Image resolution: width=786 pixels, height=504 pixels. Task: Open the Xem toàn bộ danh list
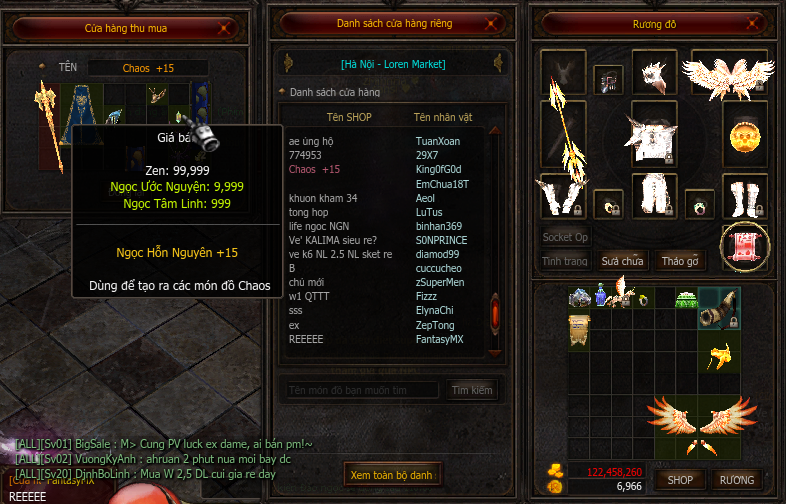click(x=392, y=475)
